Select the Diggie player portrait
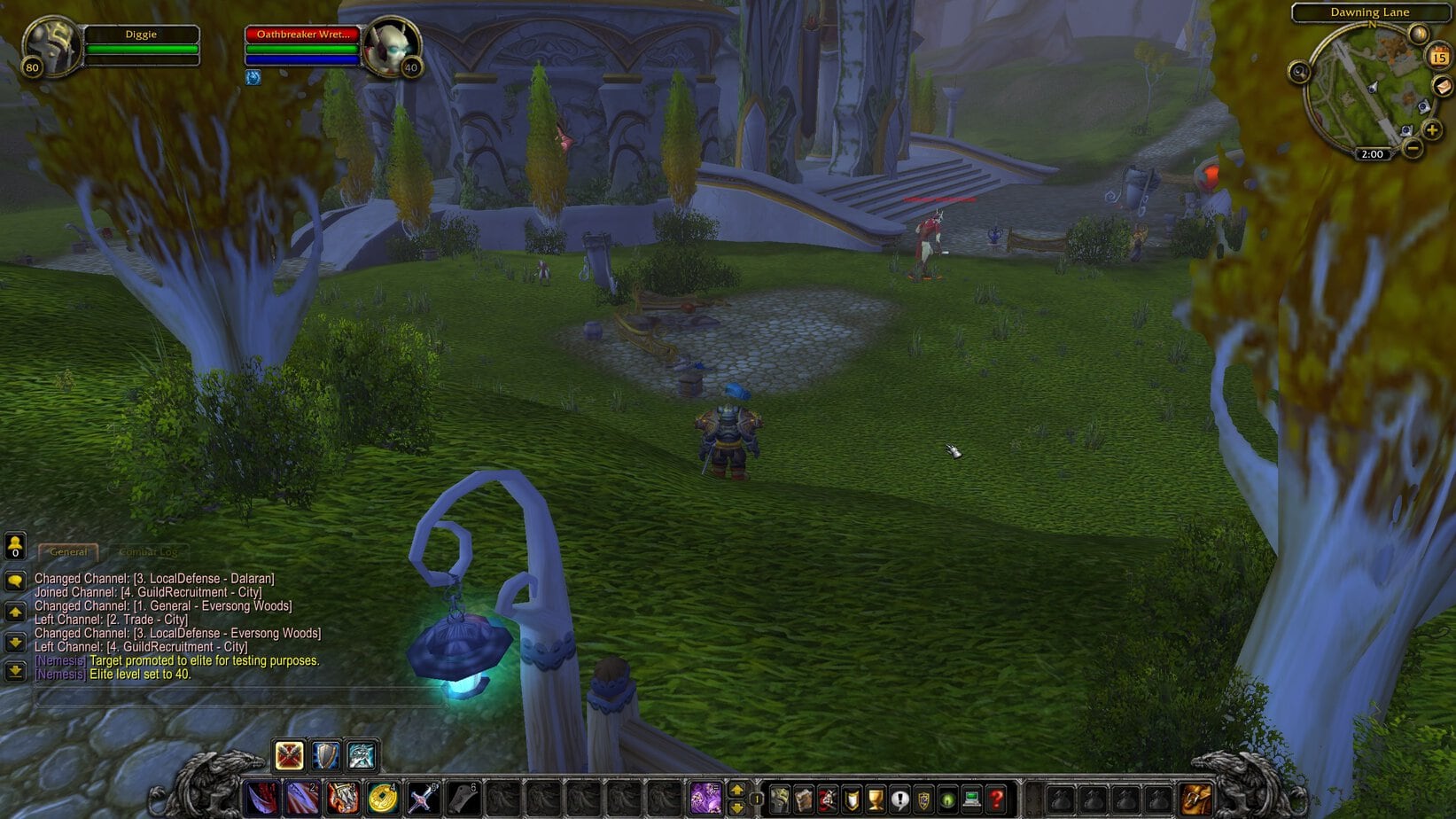This screenshot has height=819, width=1456. click(x=50, y=46)
